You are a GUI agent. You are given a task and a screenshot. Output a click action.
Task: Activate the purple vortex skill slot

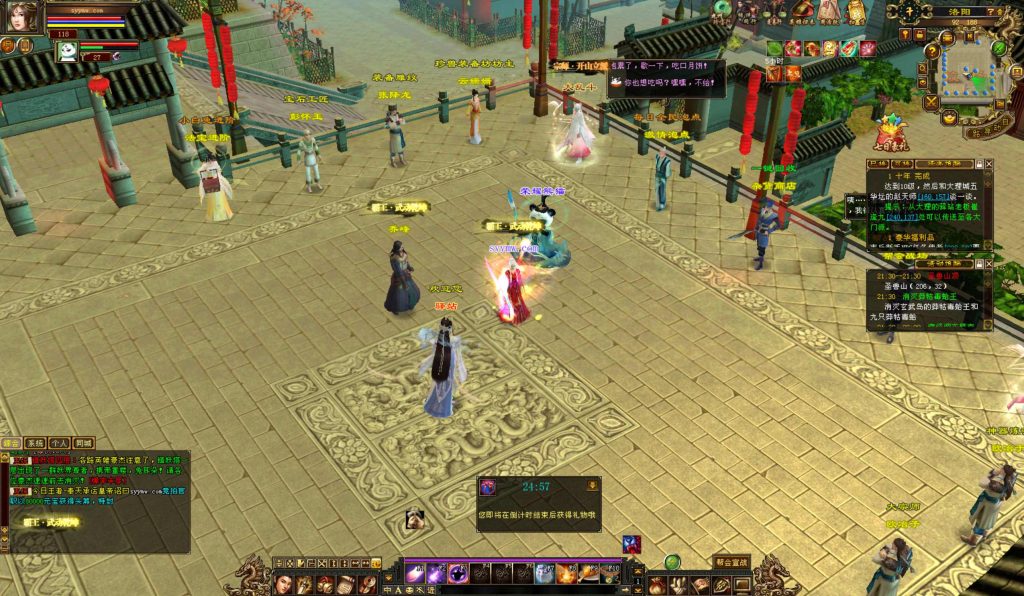(458, 574)
